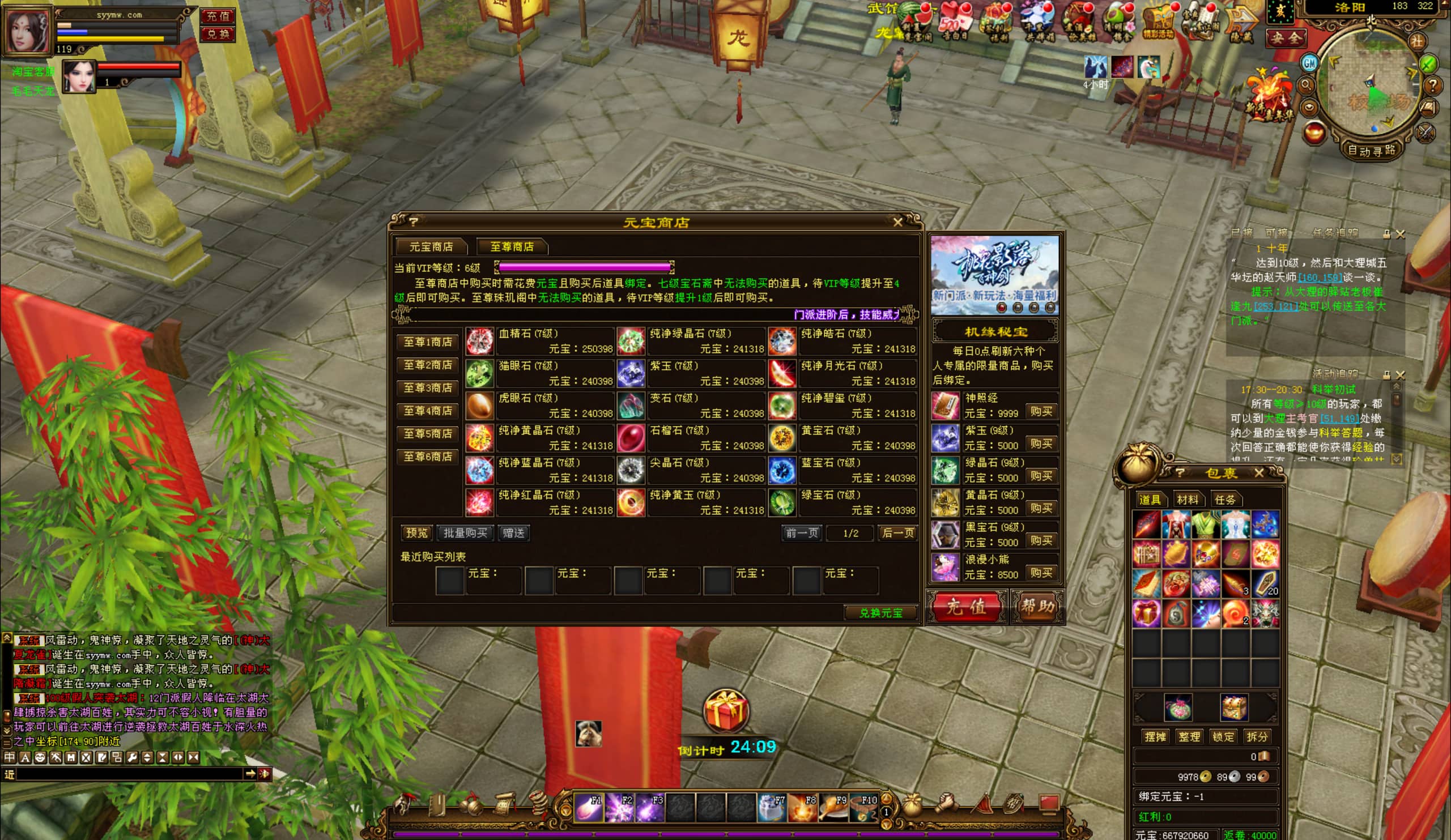Click the 赠送 gift button
Image resolution: width=1451 pixels, height=840 pixels.
point(513,533)
